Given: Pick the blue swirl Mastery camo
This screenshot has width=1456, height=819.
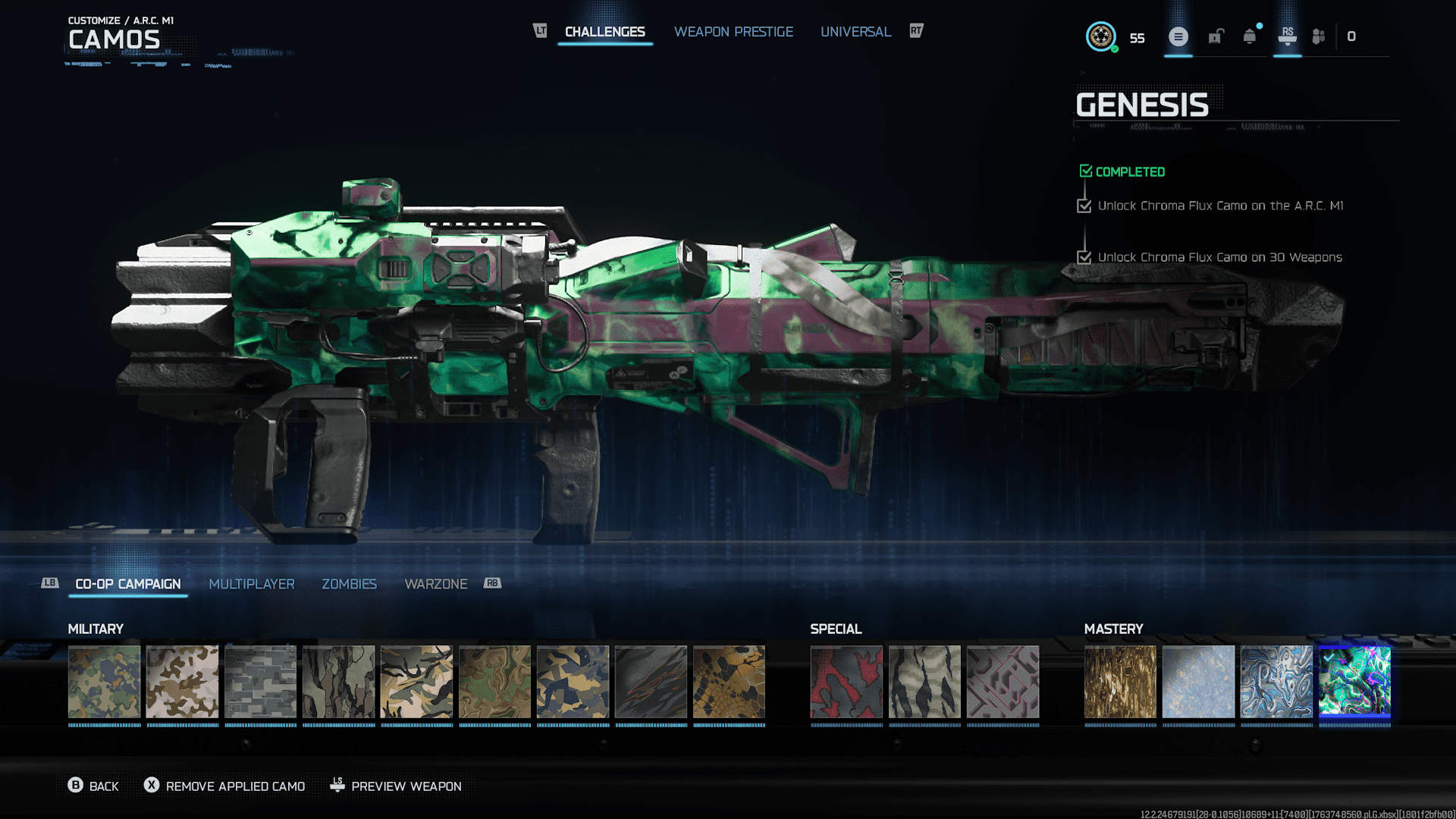Looking at the screenshot, I should pos(1276,682).
